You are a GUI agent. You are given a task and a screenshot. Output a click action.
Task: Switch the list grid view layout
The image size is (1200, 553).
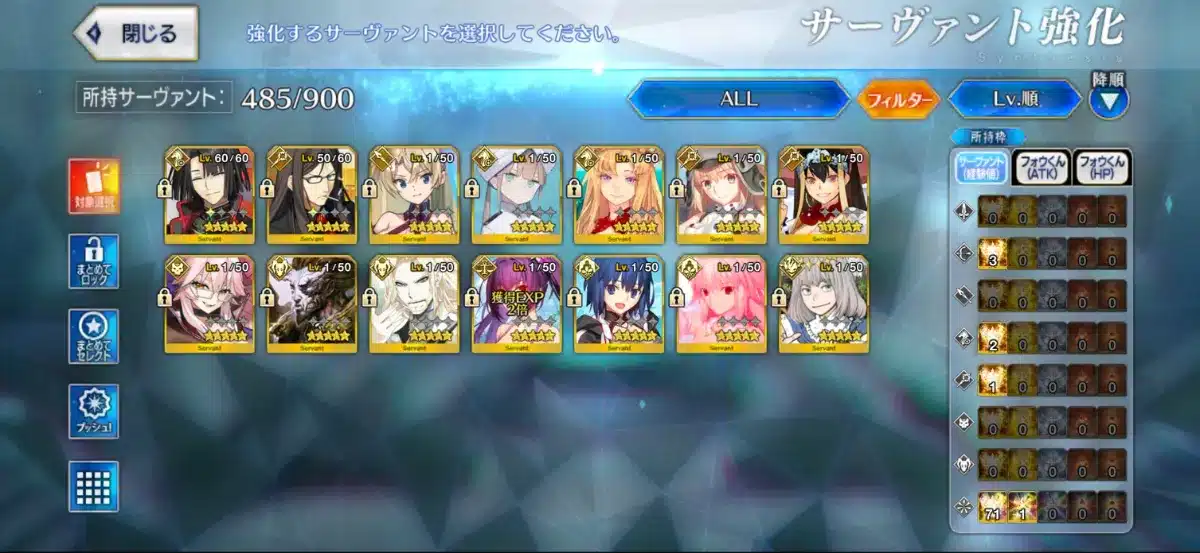point(94,486)
